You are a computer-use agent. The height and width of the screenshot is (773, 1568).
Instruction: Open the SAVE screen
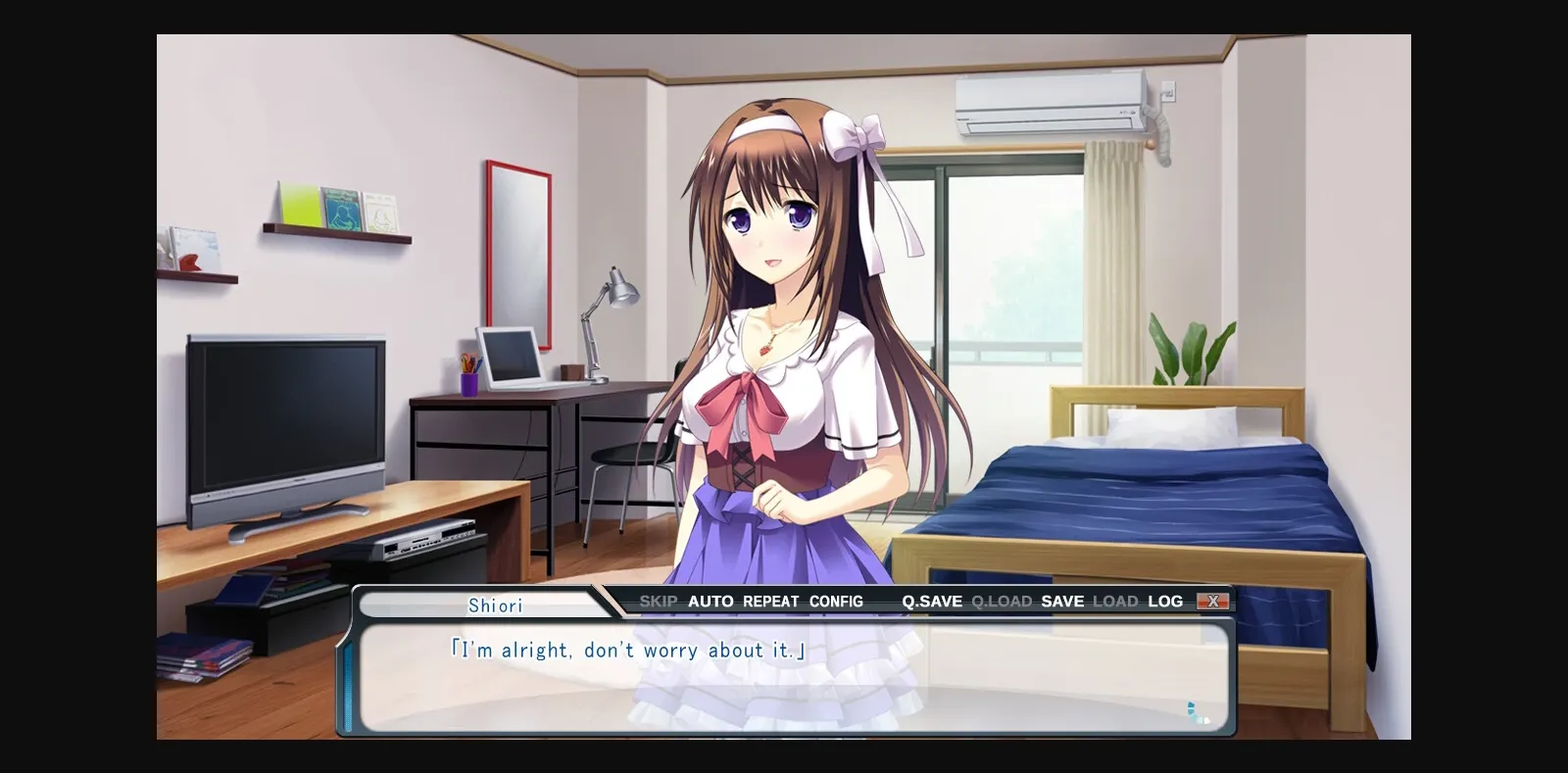(1063, 601)
